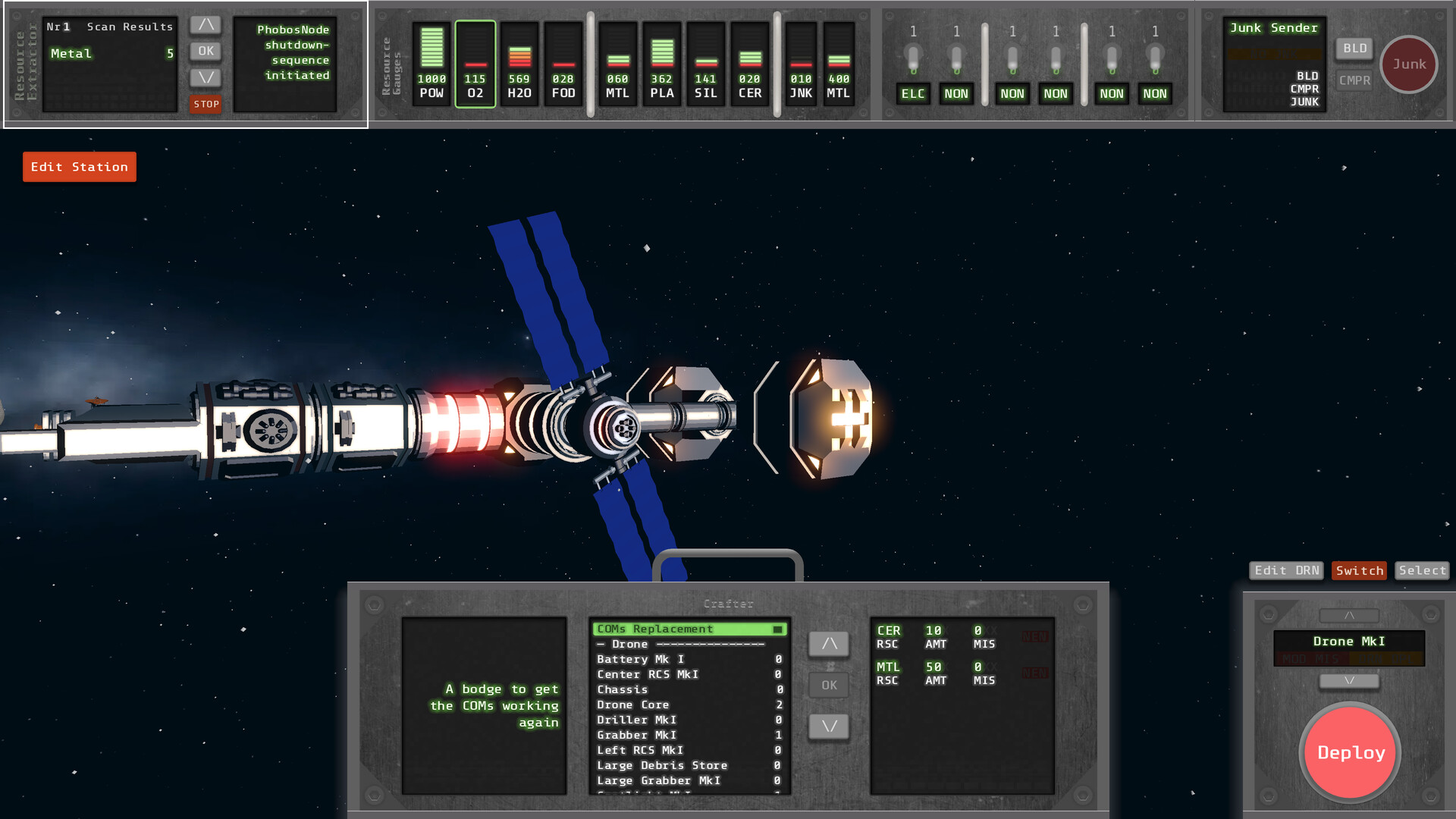Screen dimensions: 1456x819
Task: Stop the resource extractor with STOP
Action: point(206,105)
